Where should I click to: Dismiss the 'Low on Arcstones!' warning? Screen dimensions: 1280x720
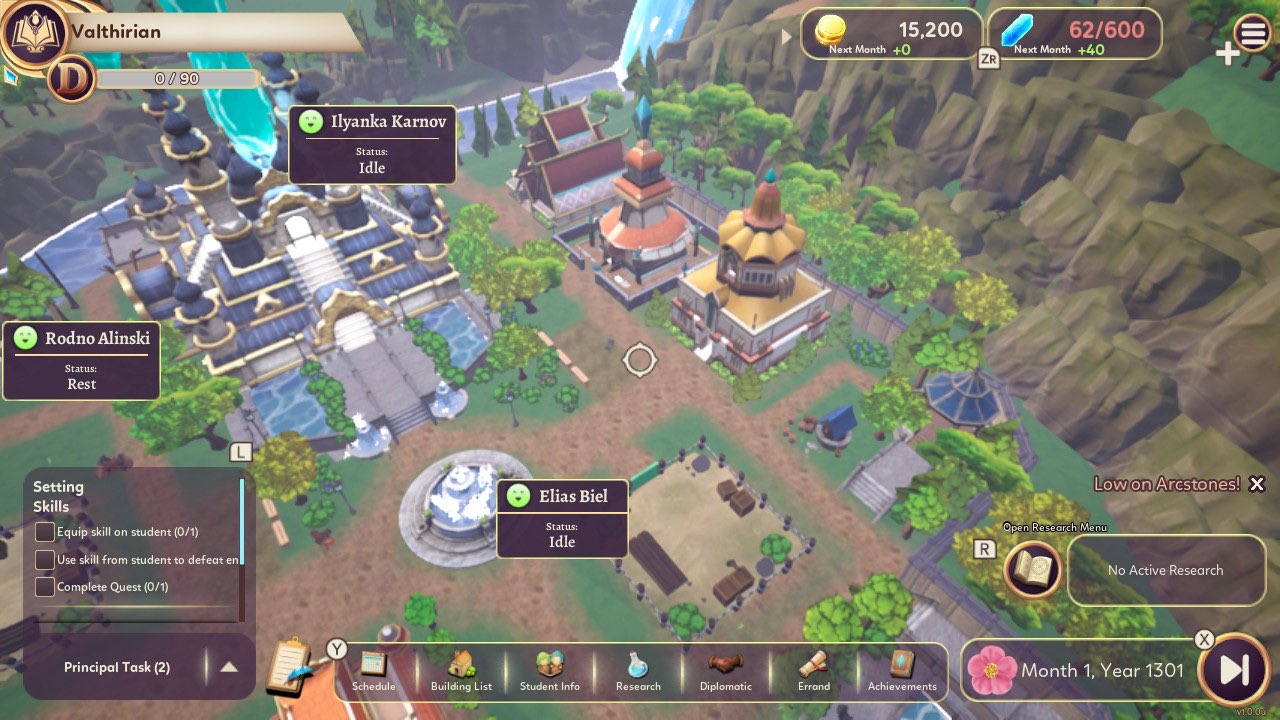click(x=1256, y=484)
